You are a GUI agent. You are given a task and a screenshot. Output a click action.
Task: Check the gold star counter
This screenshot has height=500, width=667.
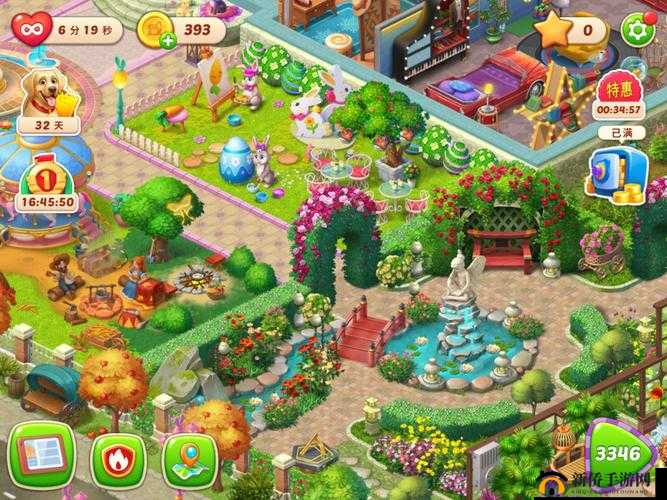point(568,29)
